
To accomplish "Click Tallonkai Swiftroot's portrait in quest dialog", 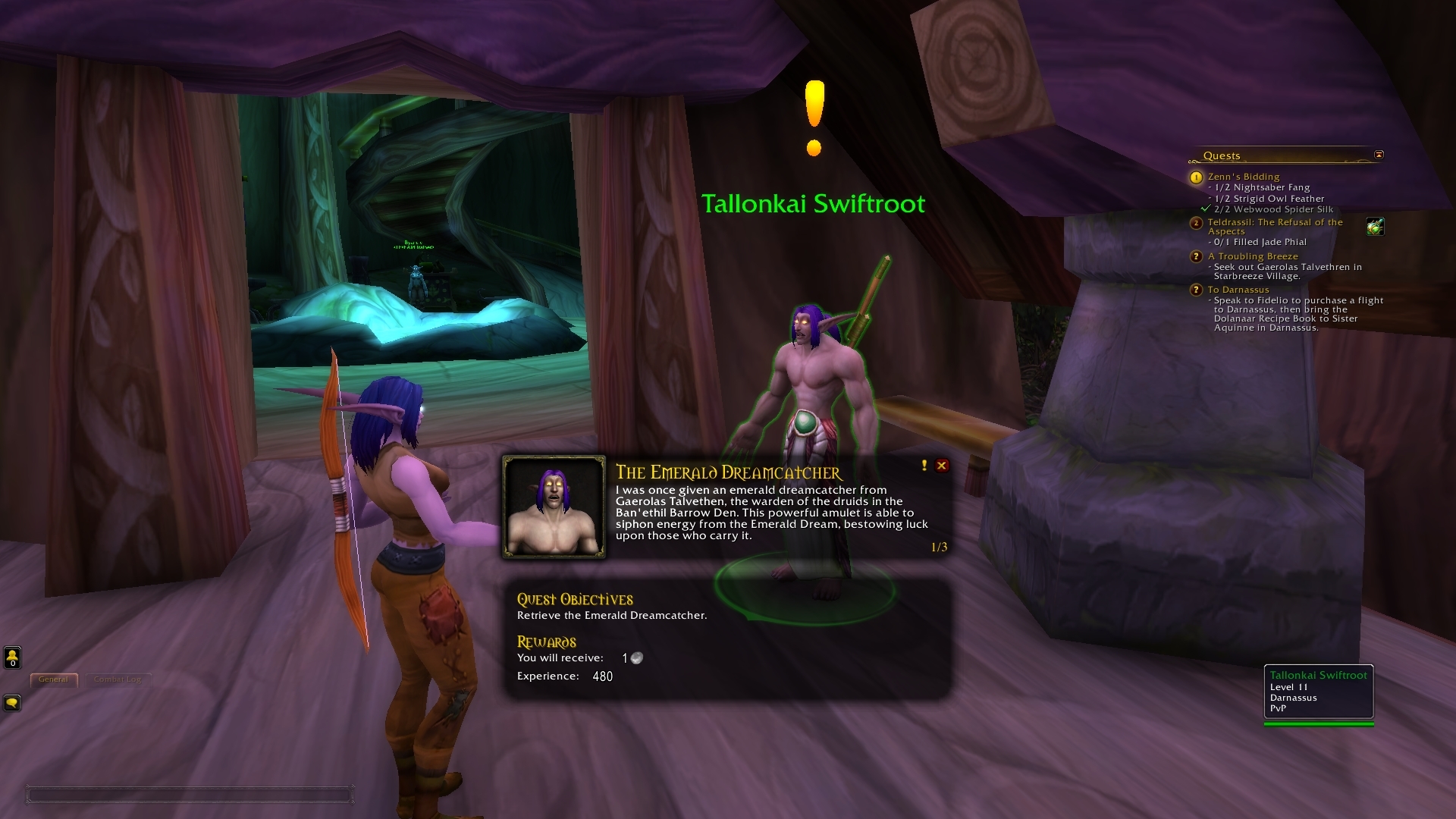I will click(x=554, y=507).
